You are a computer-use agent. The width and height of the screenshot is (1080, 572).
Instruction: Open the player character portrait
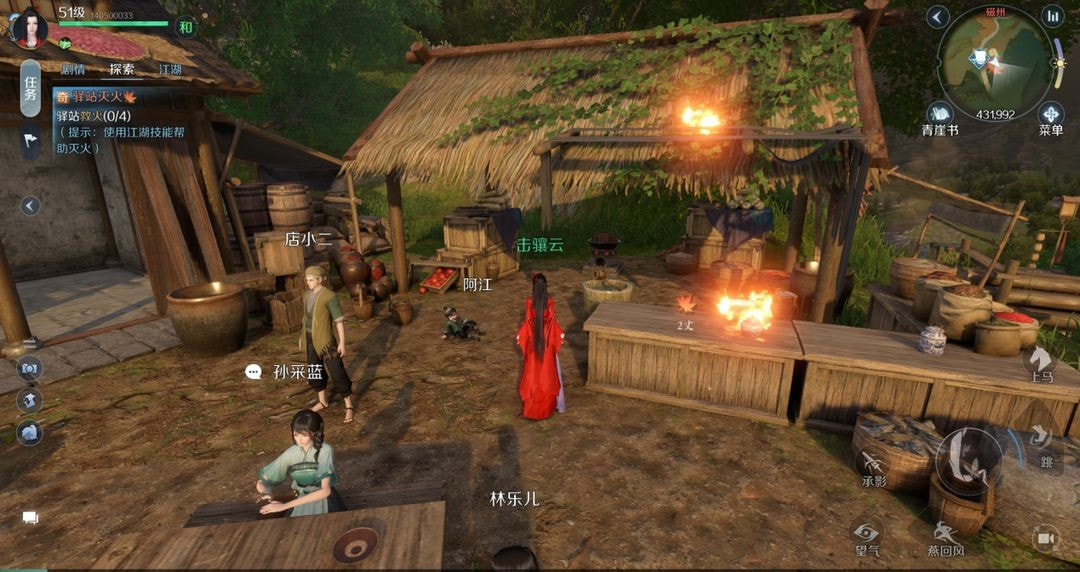(x=29, y=27)
